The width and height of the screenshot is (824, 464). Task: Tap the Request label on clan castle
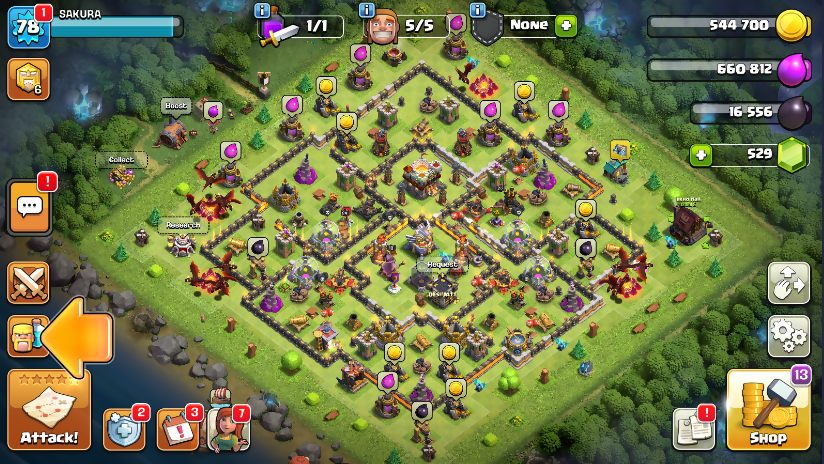click(x=441, y=265)
